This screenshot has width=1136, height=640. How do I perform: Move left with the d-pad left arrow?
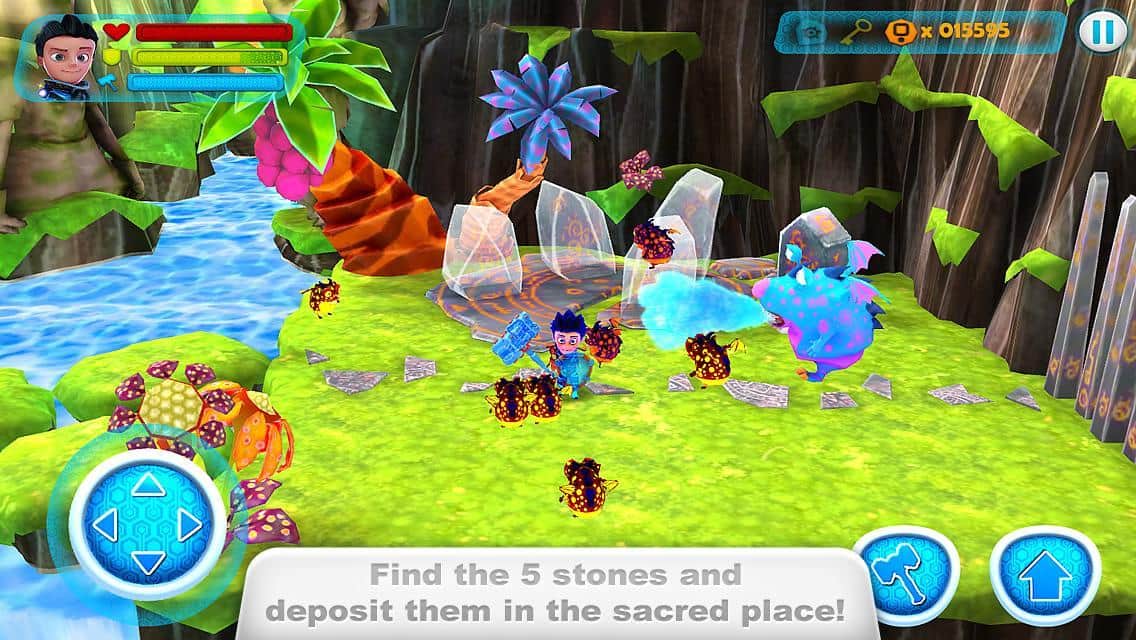tap(106, 525)
